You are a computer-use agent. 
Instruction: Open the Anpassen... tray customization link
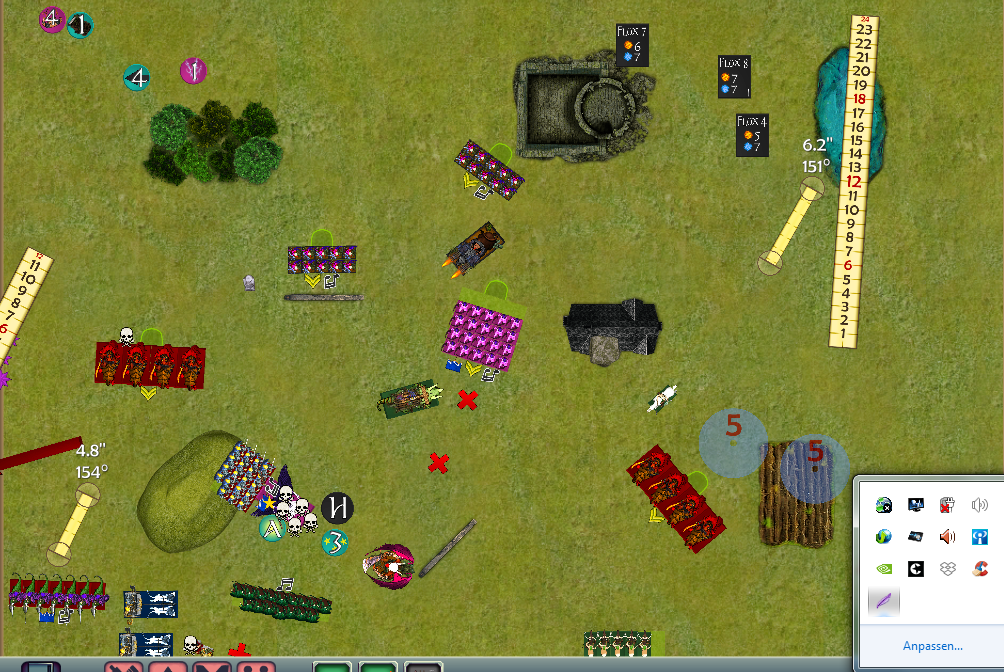(x=932, y=646)
